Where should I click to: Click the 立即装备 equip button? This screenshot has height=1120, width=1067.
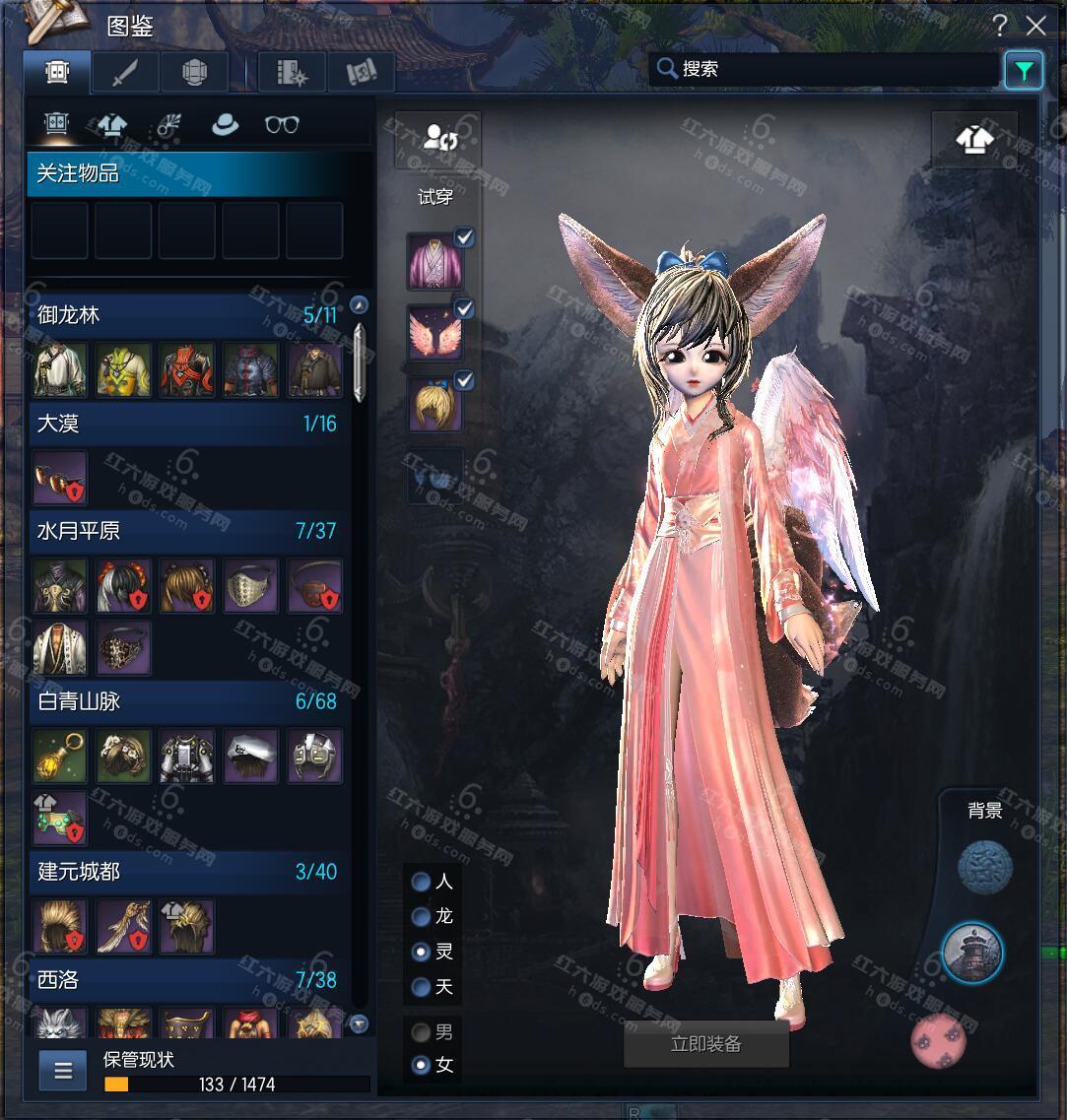coord(705,1044)
